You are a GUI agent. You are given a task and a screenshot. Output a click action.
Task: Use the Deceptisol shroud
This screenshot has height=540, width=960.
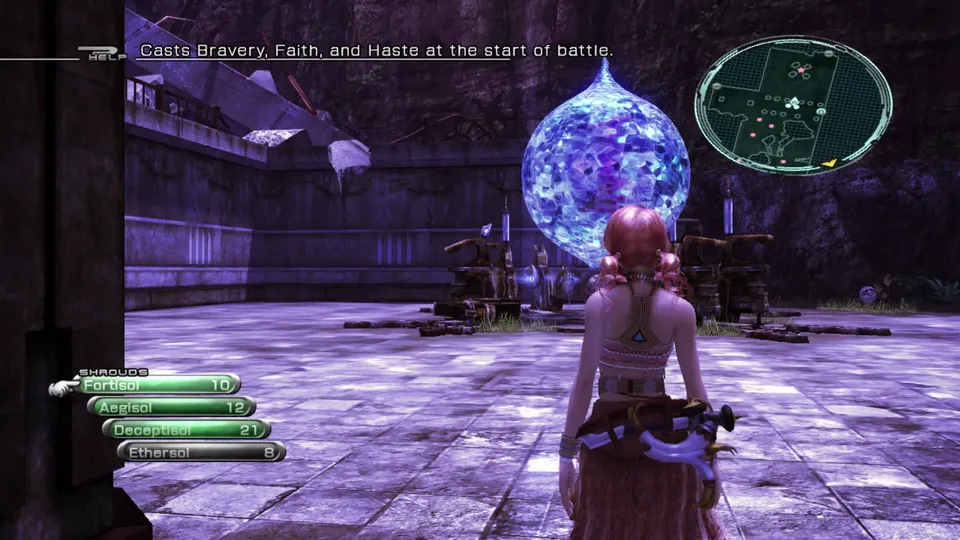[x=187, y=429]
